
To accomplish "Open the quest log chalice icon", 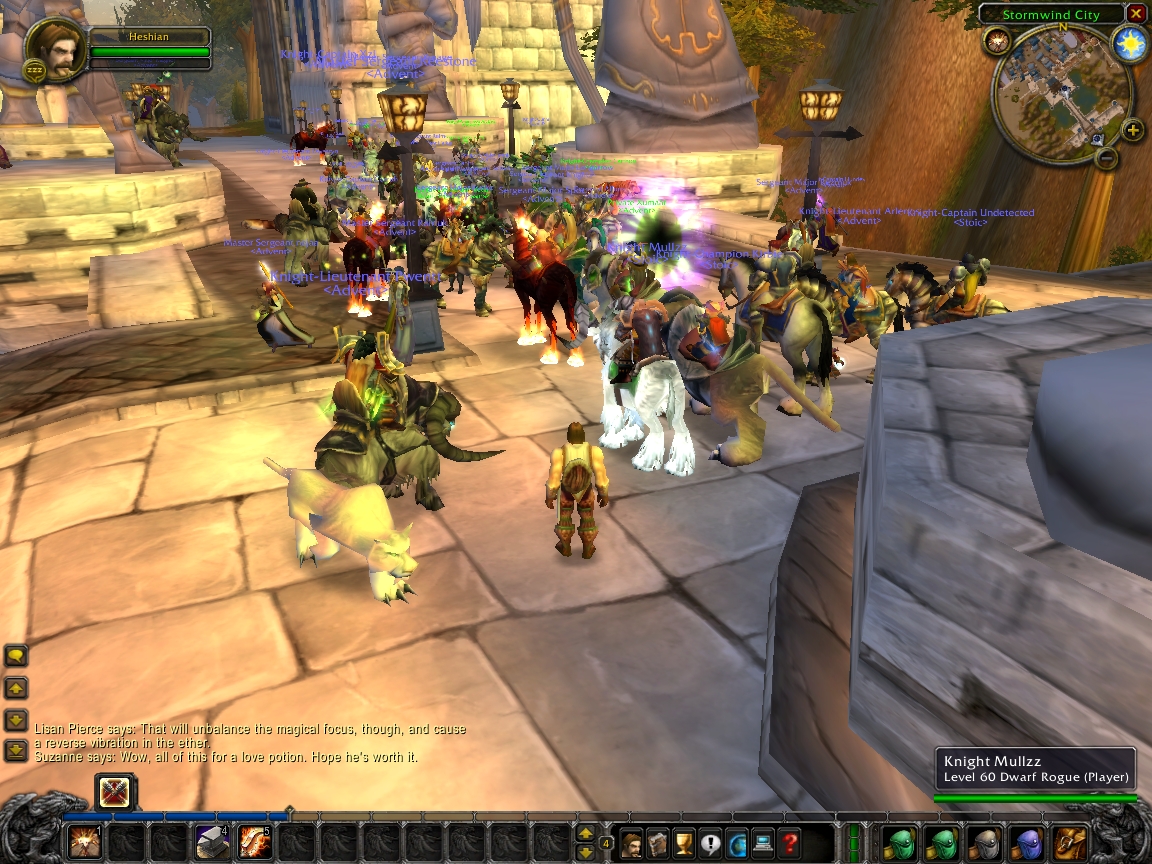I will click(x=684, y=843).
